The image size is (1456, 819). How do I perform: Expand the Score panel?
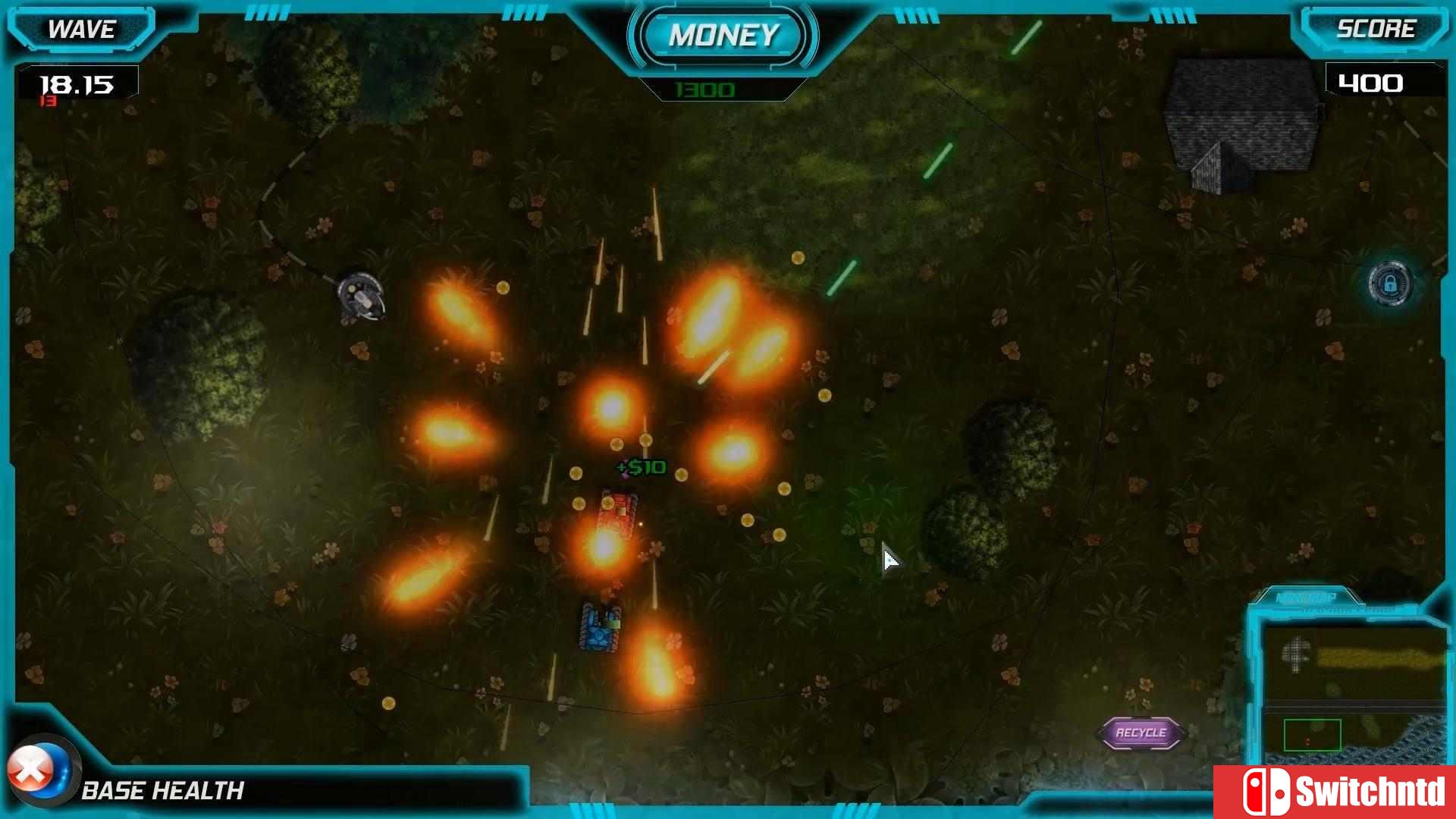(x=1377, y=30)
